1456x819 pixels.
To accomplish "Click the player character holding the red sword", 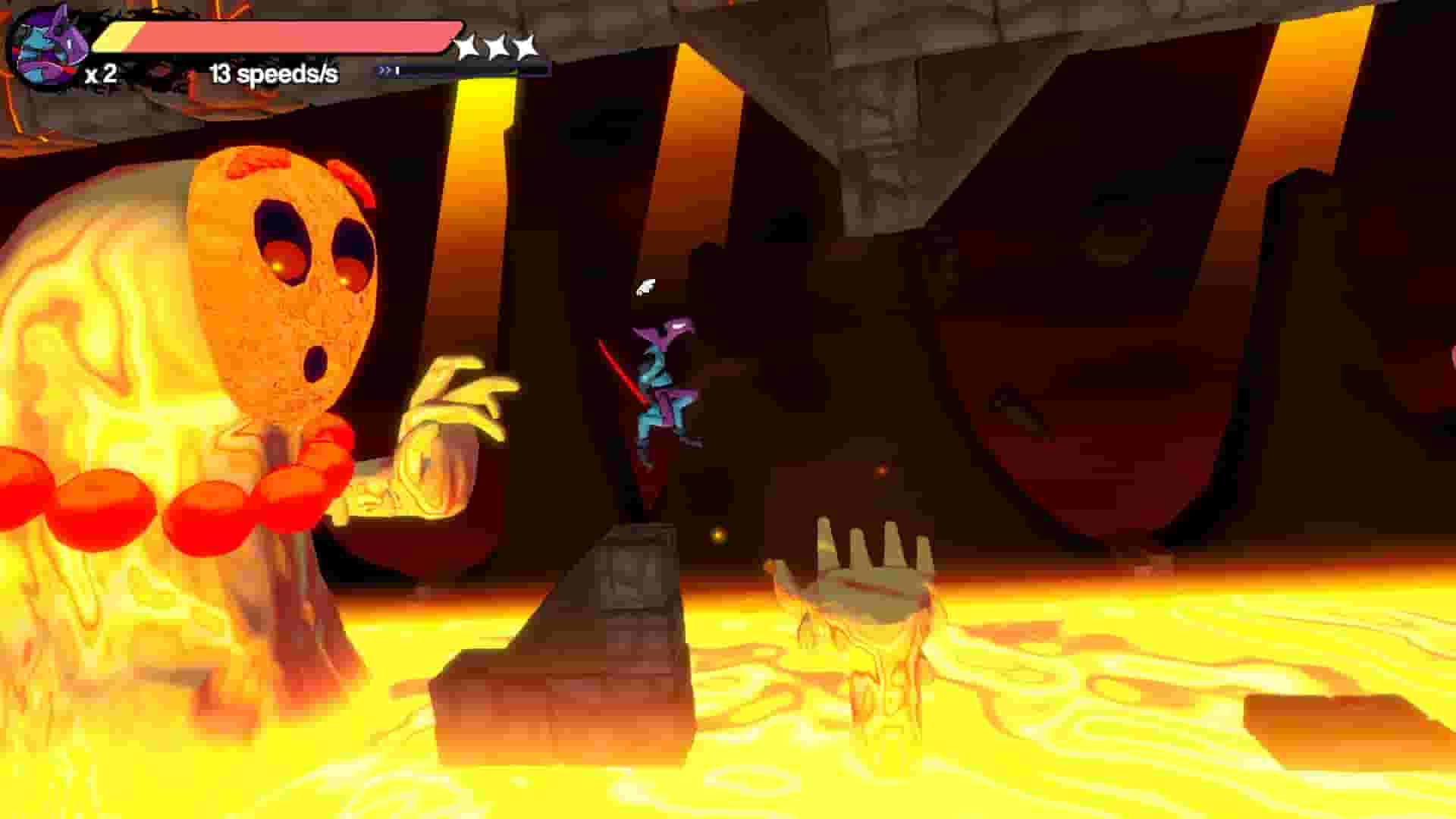I will (x=660, y=379).
